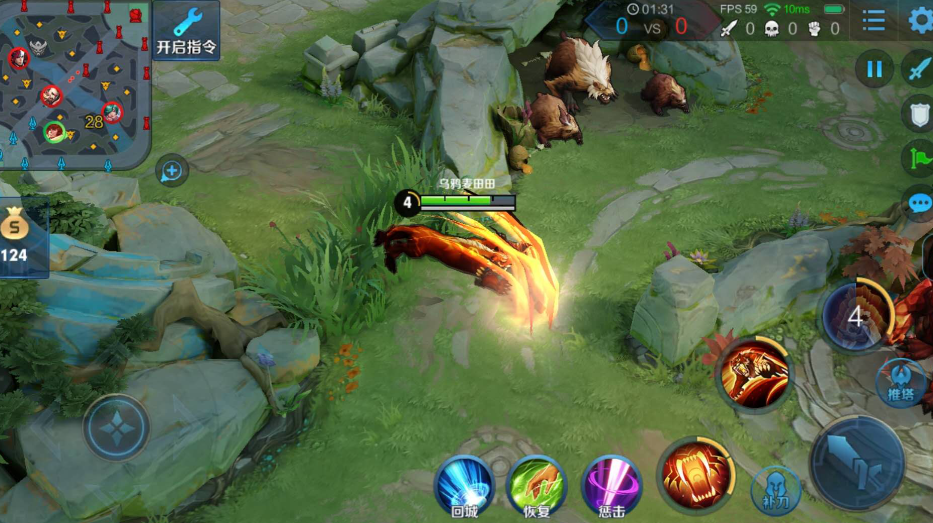The height and width of the screenshot is (523, 933).
Task: Tap the 推塔 tower attack button
Action: tap(900, 382)
